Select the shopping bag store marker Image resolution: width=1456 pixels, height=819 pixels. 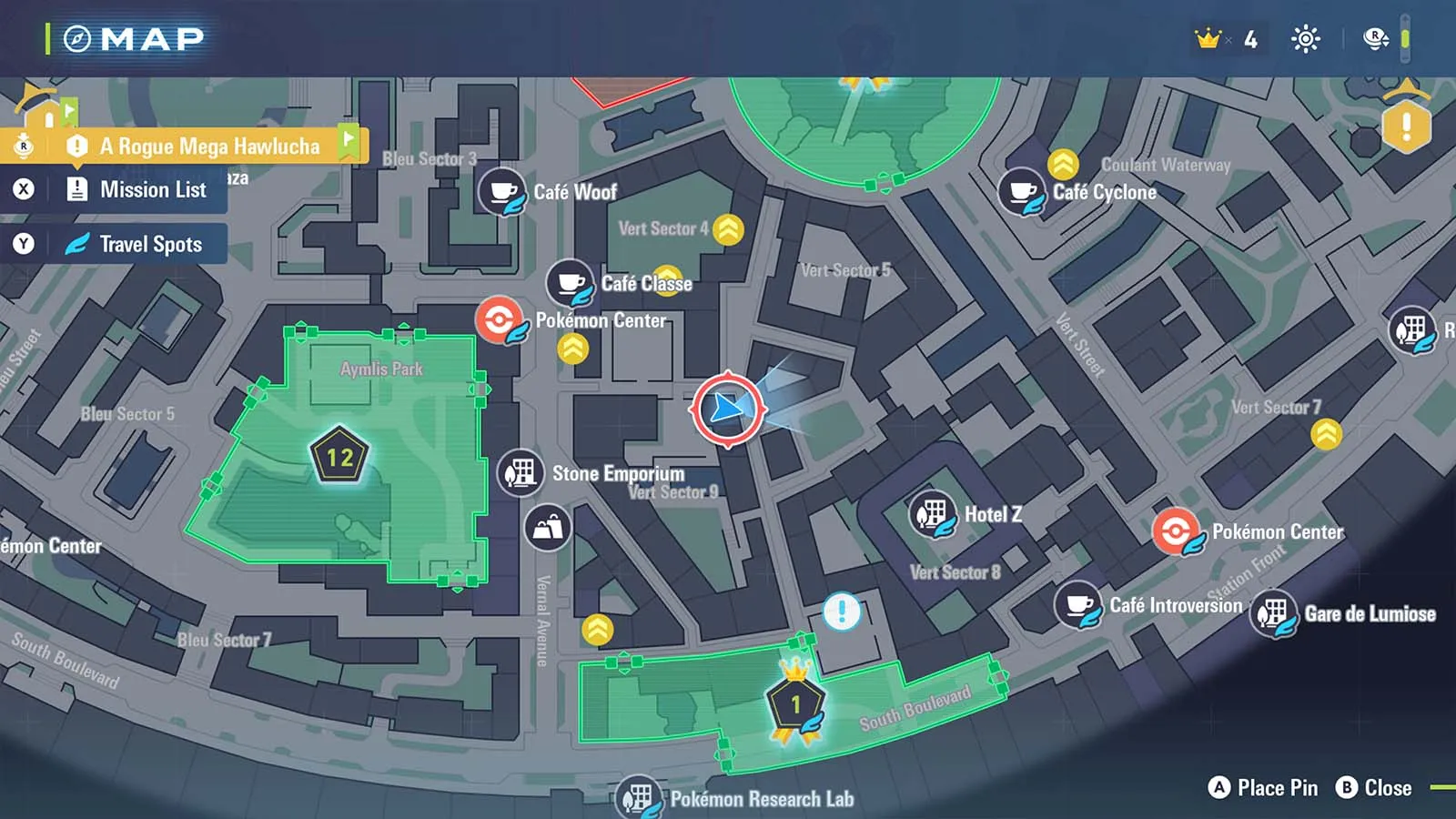click(x=548, y=528)
